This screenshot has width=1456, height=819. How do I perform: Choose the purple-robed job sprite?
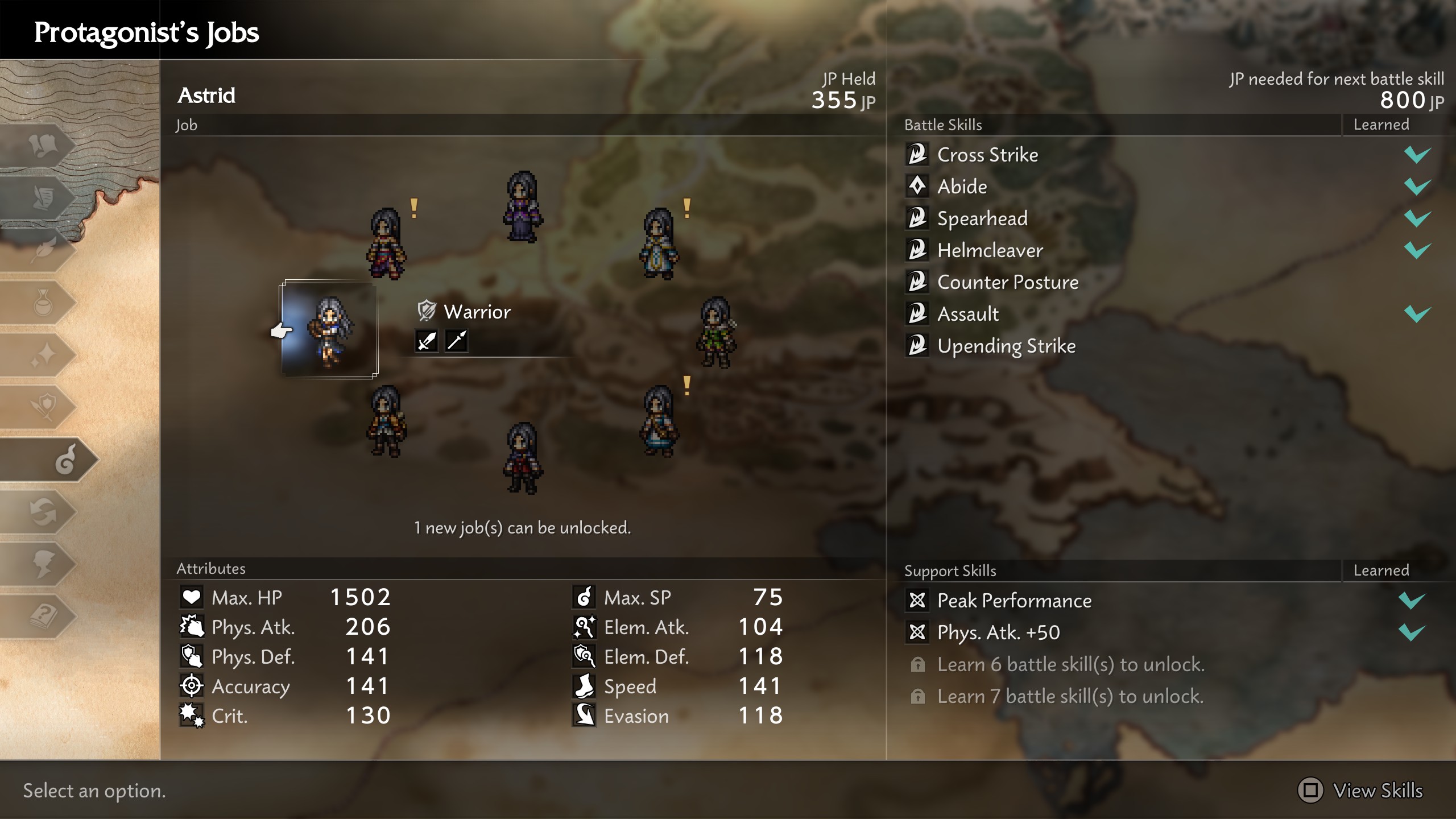(522, 207)
